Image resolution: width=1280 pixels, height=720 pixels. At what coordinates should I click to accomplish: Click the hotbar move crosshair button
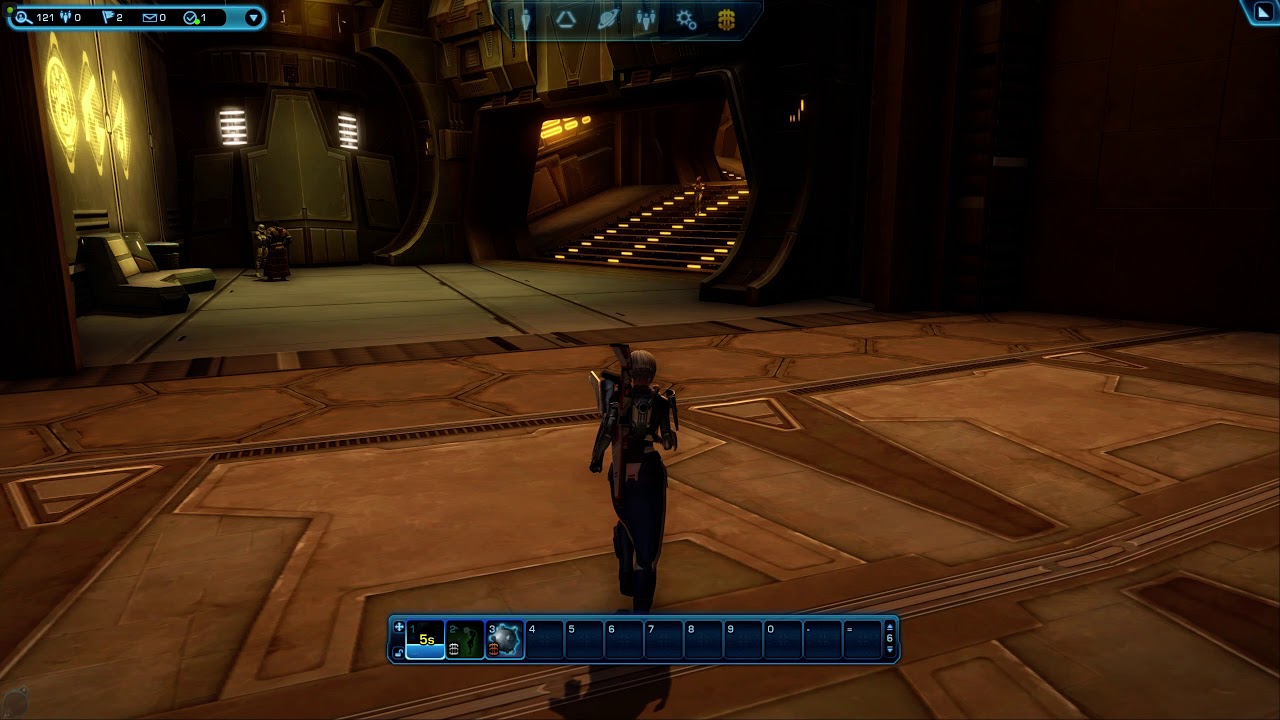(x=398, y=628)
